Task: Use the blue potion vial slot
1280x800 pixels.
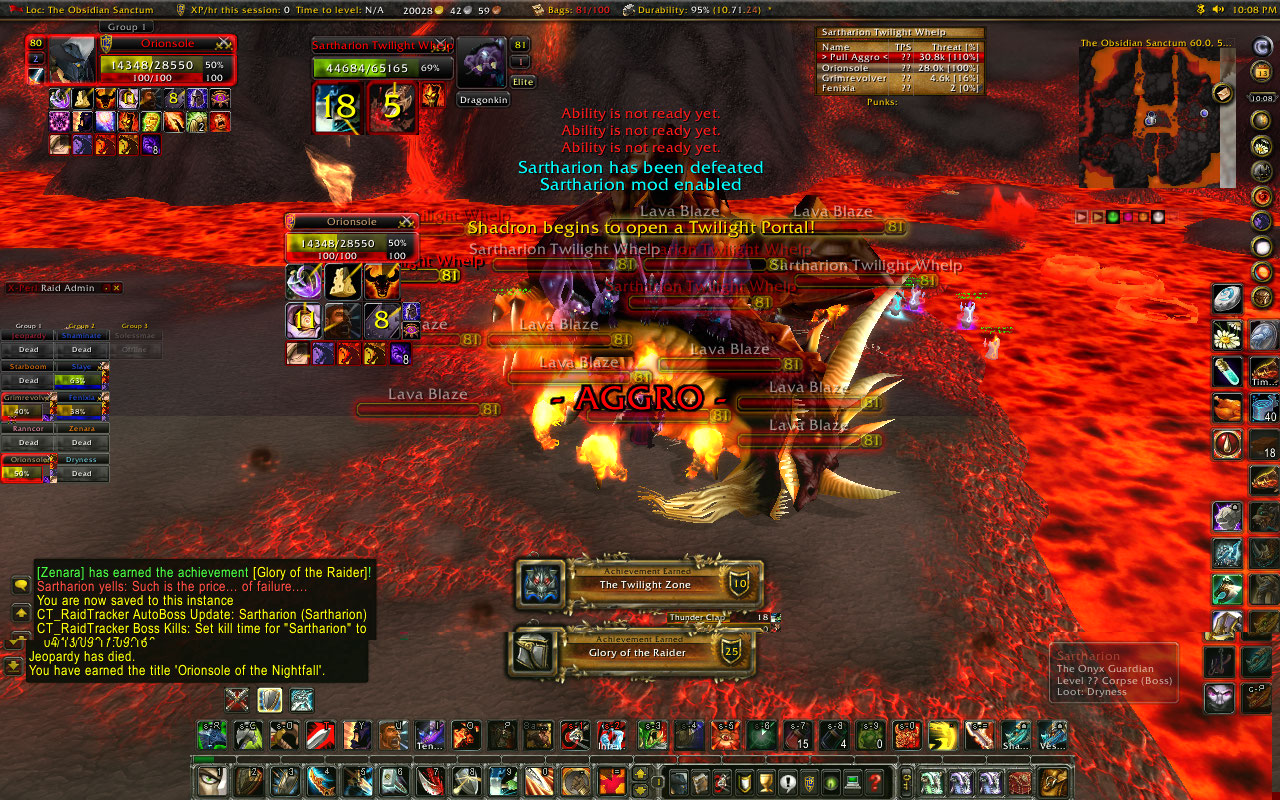Action: [1227, 371]
